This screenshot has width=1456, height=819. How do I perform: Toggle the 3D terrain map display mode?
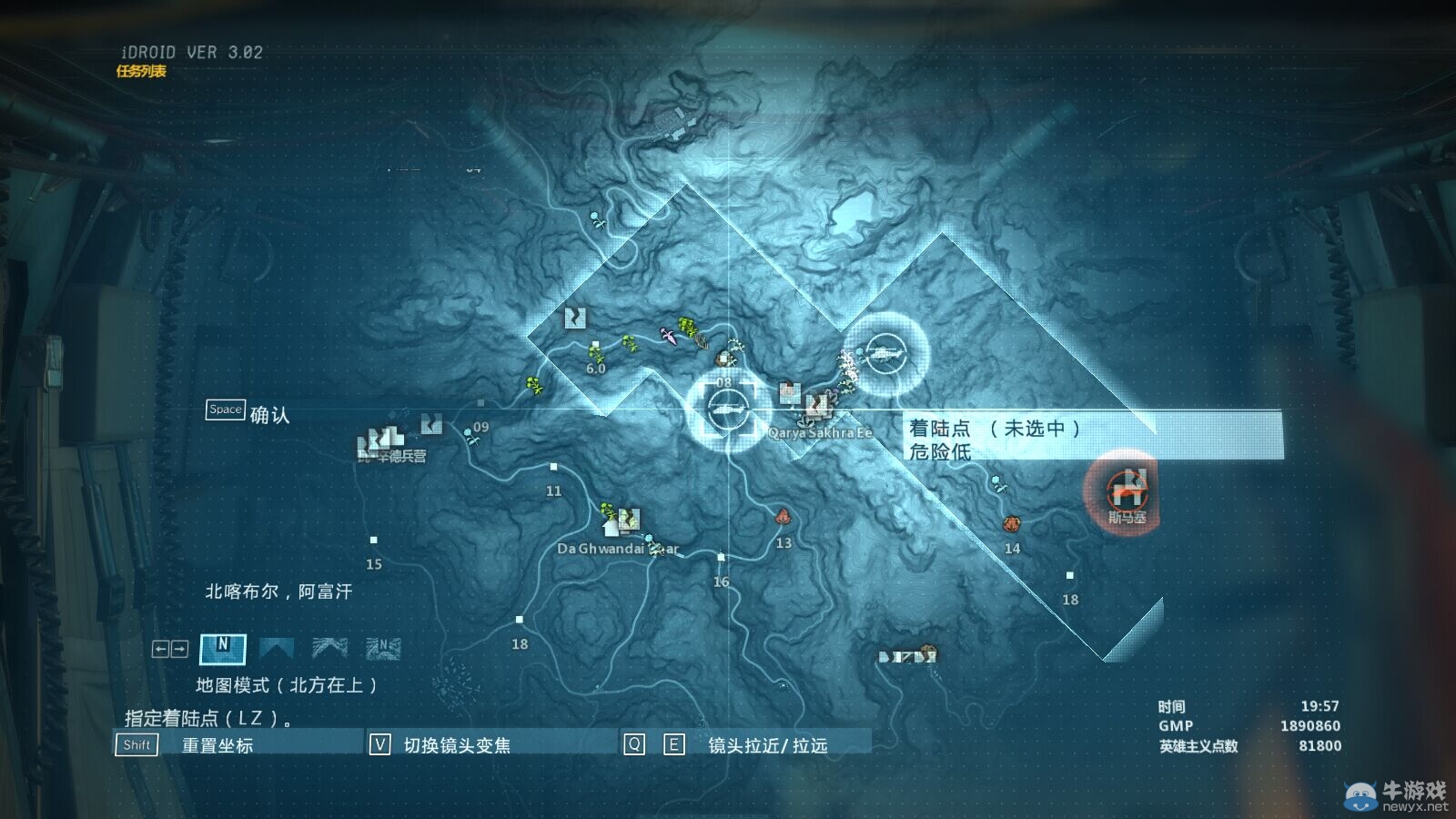tap(330, 648)
